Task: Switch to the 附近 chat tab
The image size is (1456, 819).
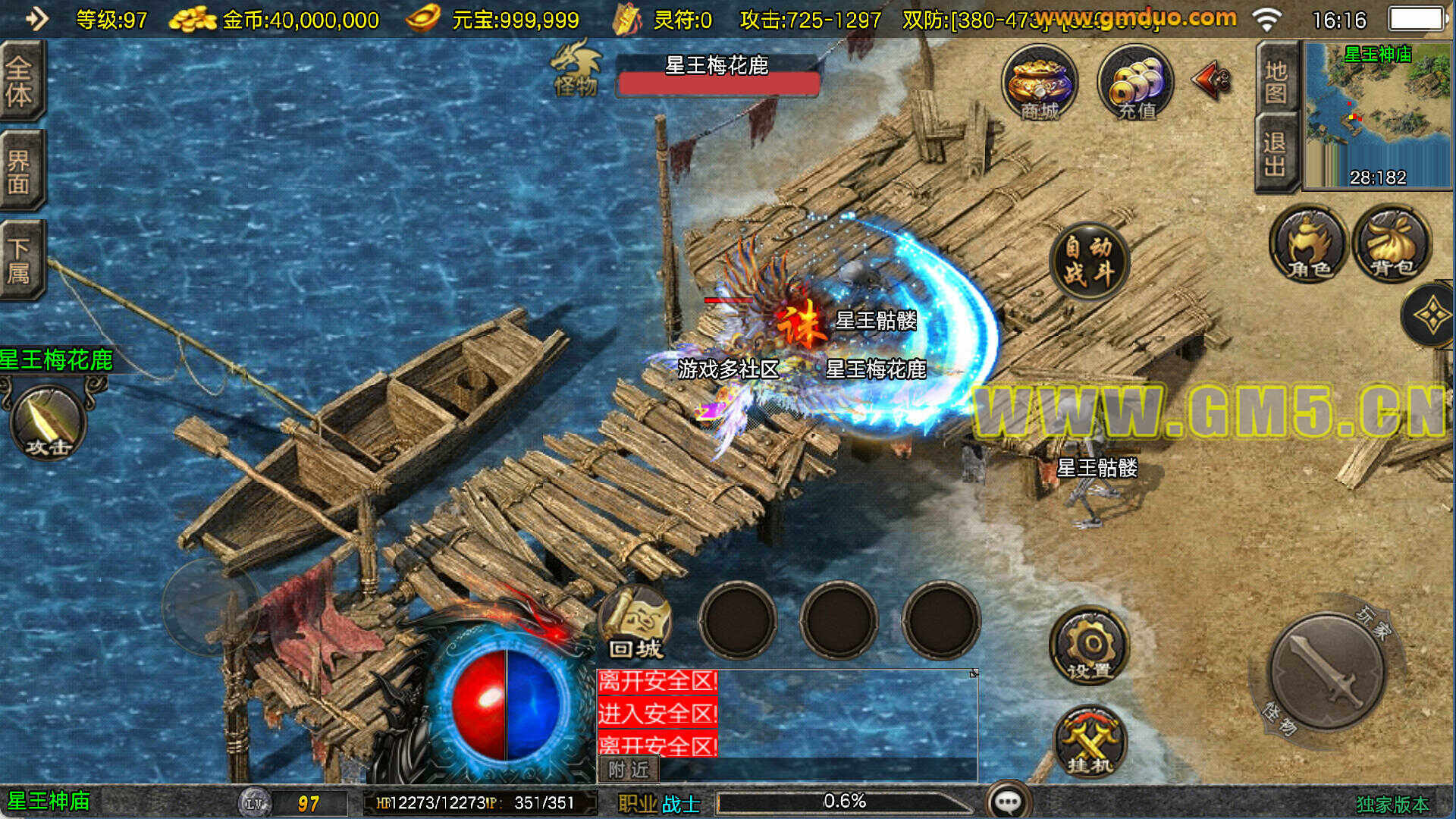Action: point(629,770)
